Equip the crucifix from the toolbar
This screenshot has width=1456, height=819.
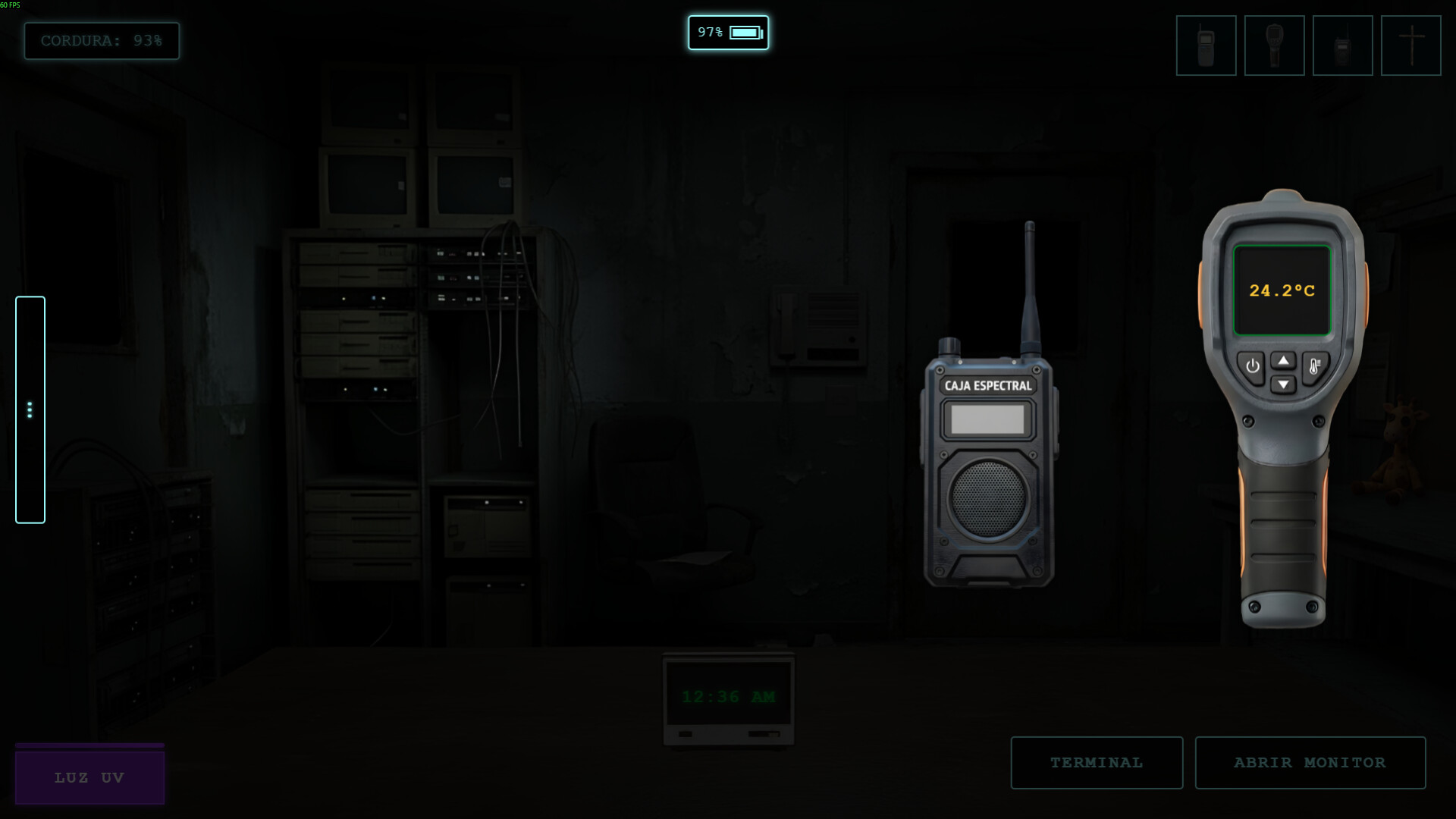point(1410,45)
